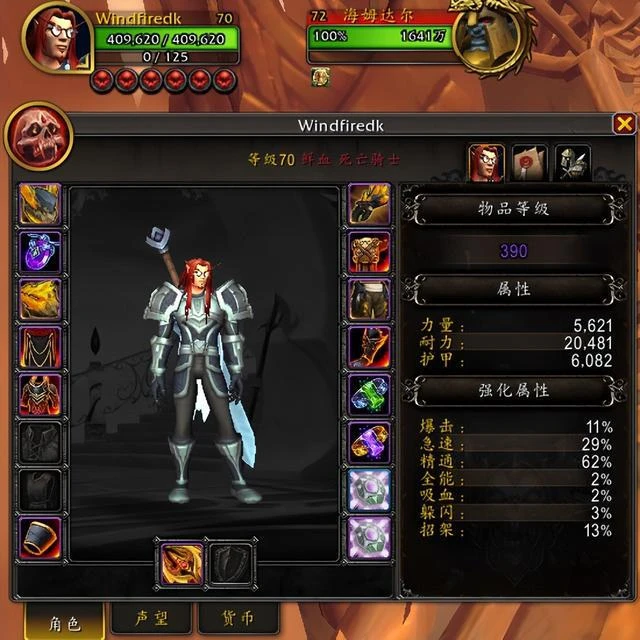This screenshot has height=640, width=640.
Task: Click the golden shoulder armor slot
Action: [40, 299]
